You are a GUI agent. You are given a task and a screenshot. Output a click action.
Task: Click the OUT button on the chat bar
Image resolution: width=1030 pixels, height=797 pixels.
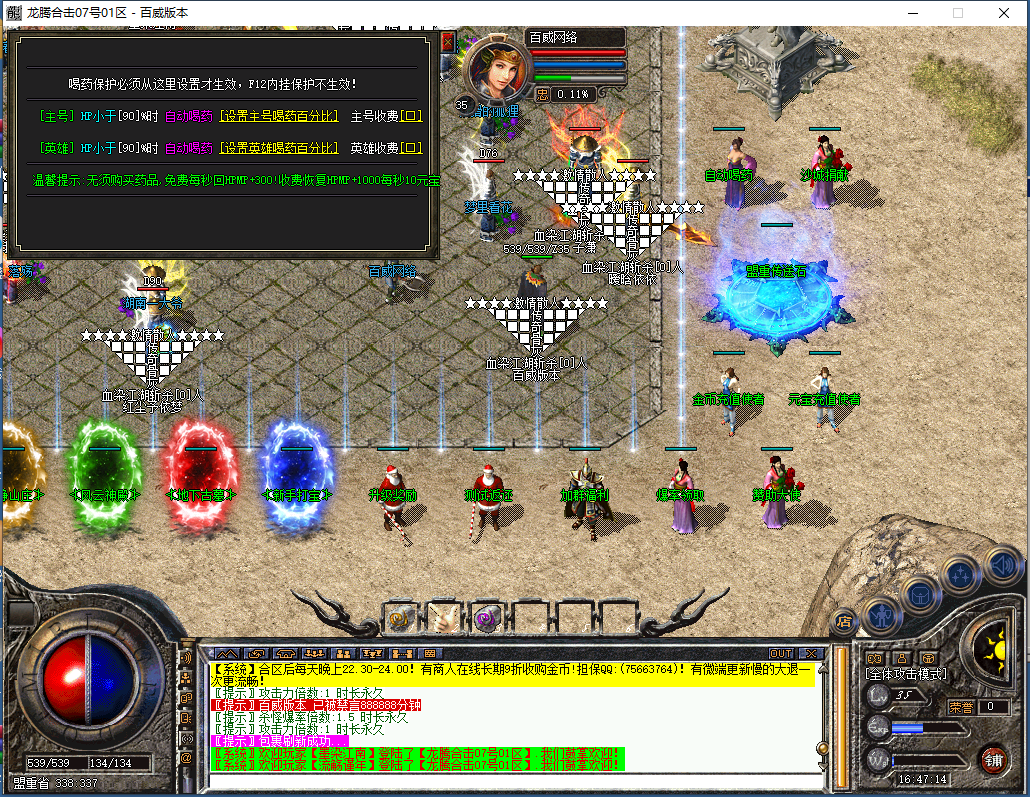click(781, 654)
